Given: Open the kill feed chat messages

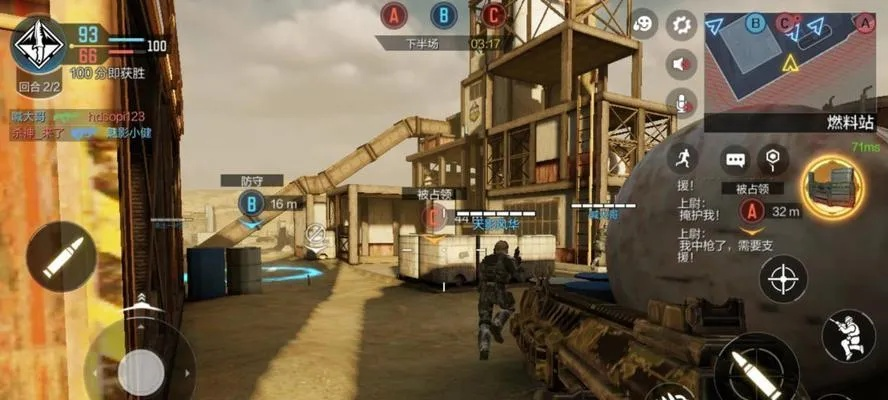Looking at the screenshot, I should 80,124.
